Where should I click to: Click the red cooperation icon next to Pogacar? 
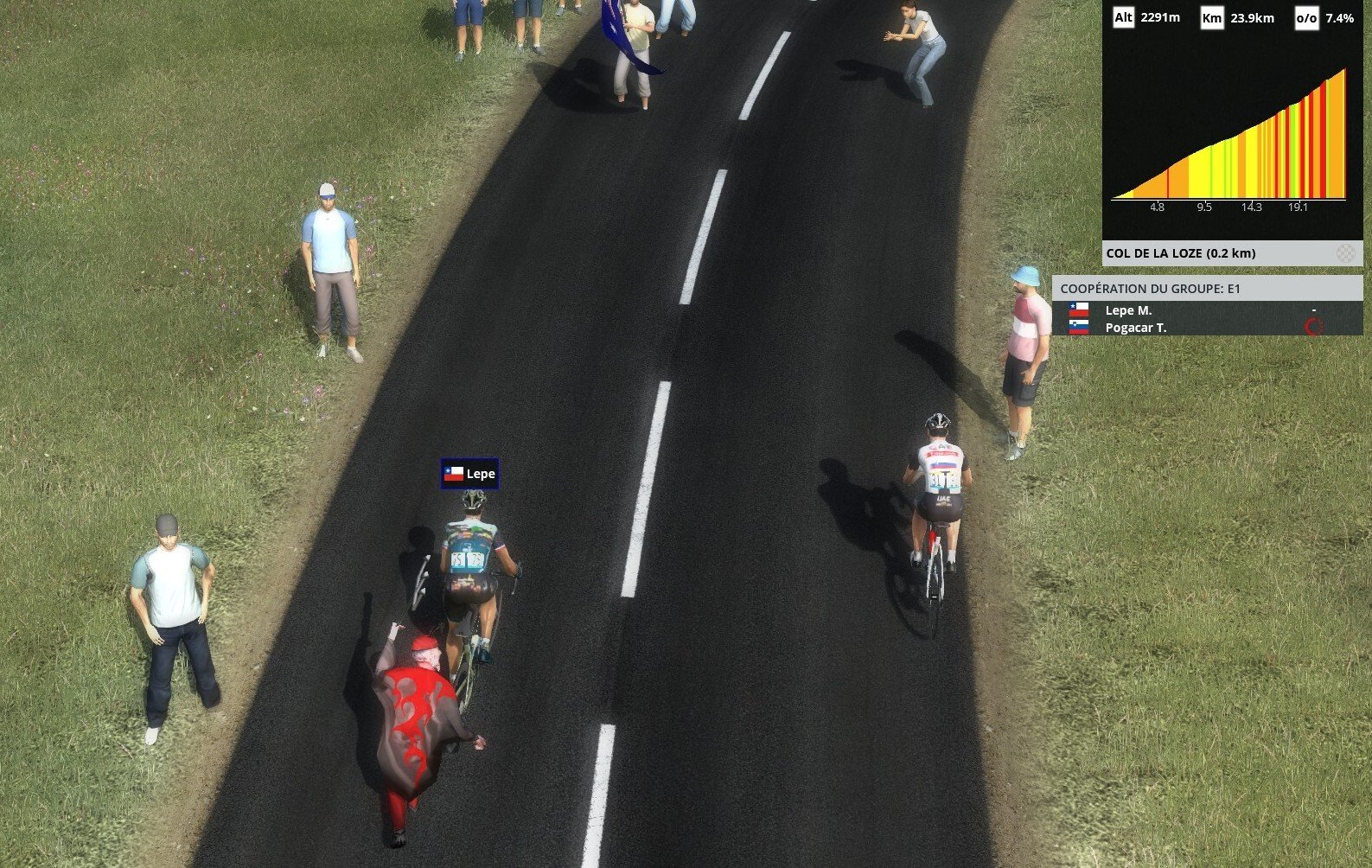click(x=1313, y=327)
